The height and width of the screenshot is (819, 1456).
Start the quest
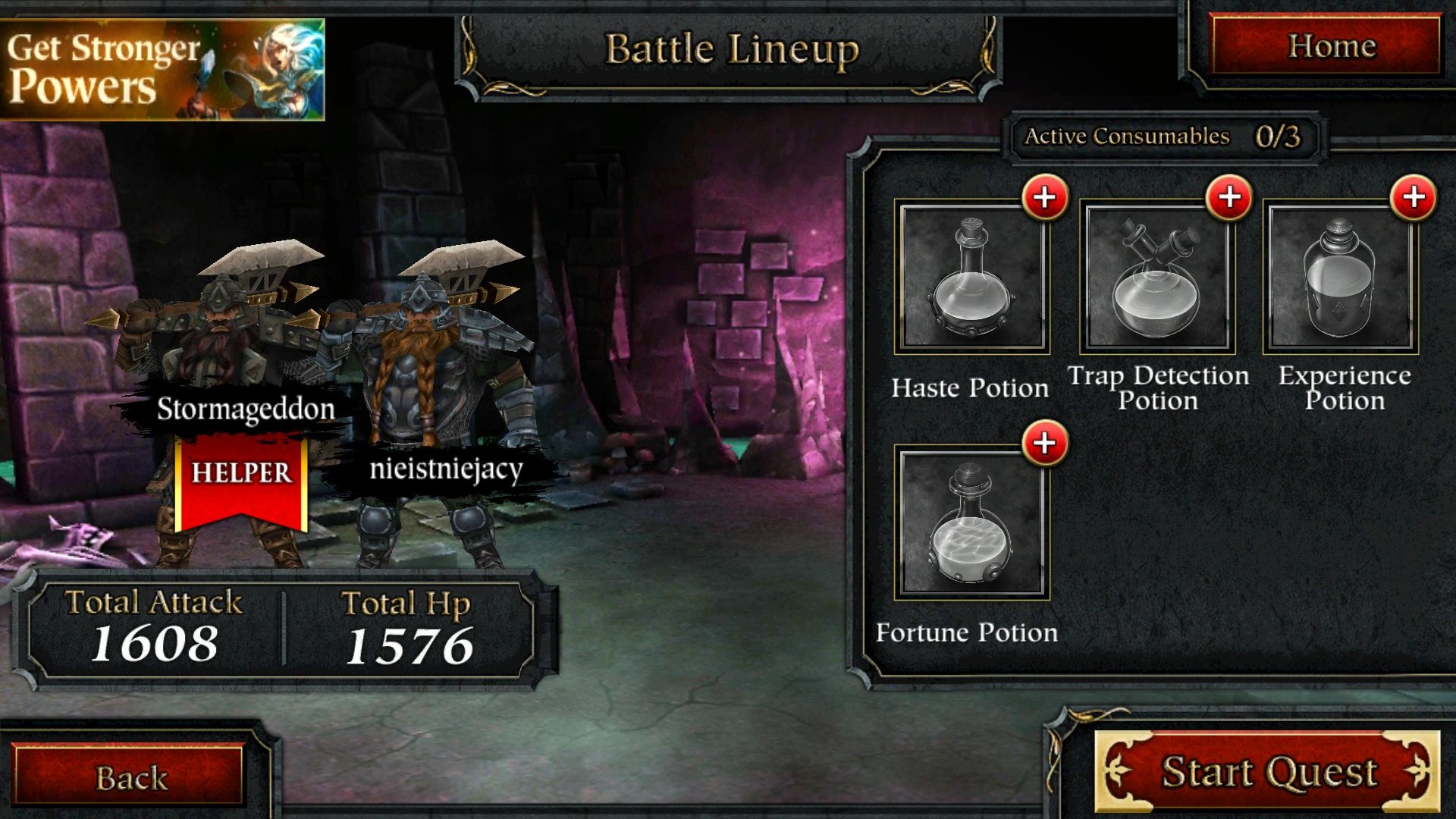(x=1267, y=773)
